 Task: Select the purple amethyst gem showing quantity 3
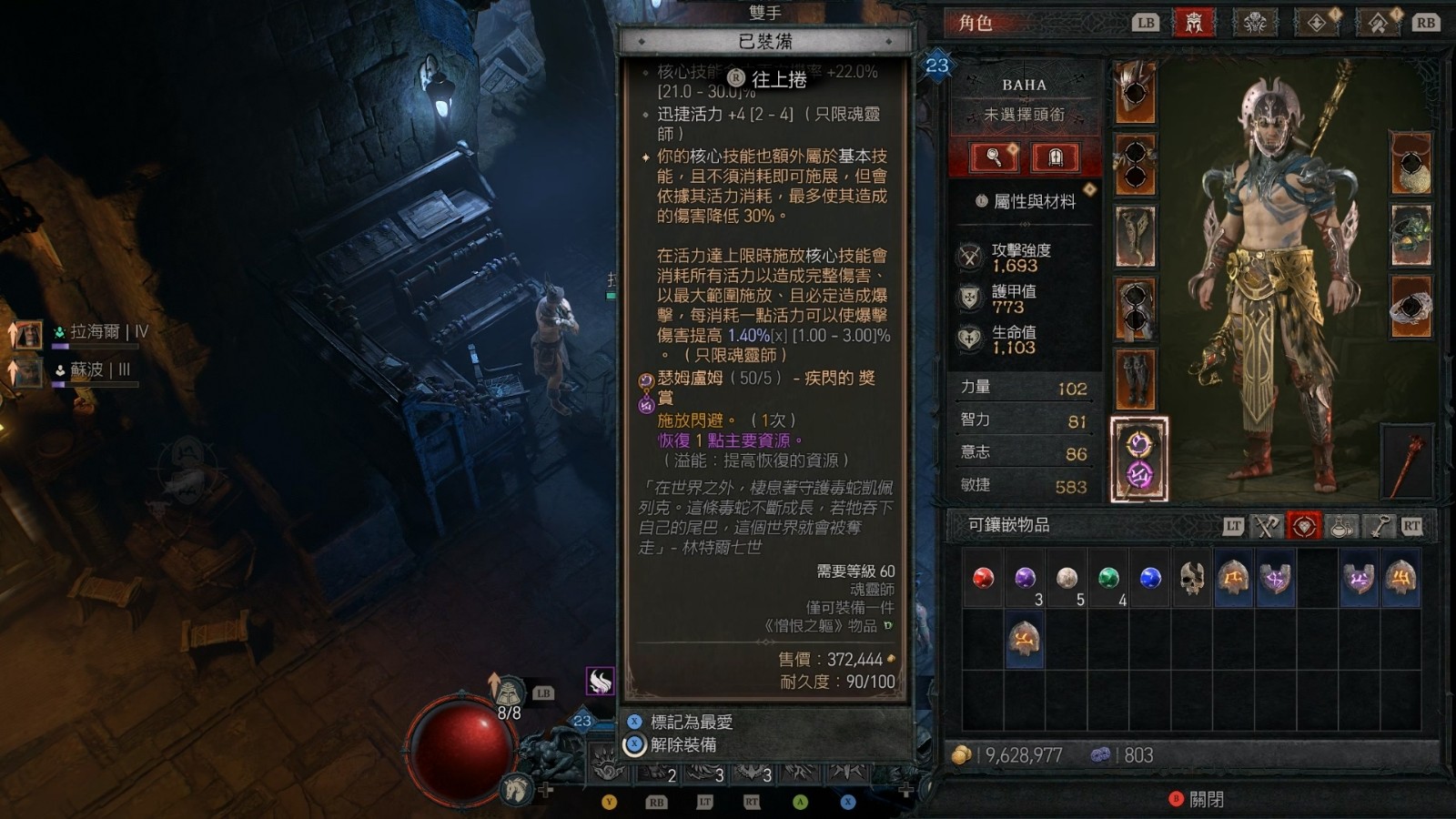pyautogui.click(x=1024, y=576)
